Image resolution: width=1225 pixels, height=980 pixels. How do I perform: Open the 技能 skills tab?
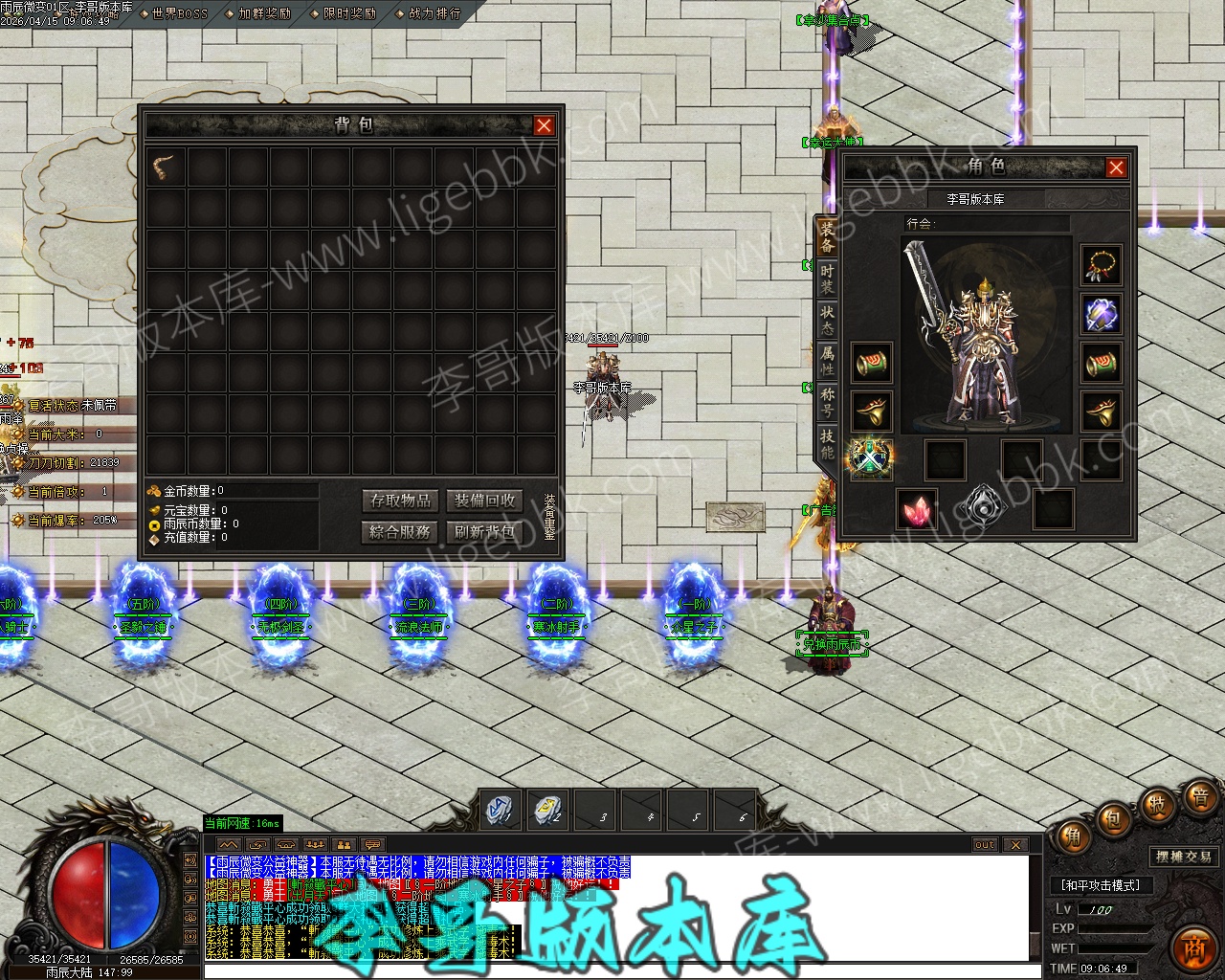pos(827,443)
